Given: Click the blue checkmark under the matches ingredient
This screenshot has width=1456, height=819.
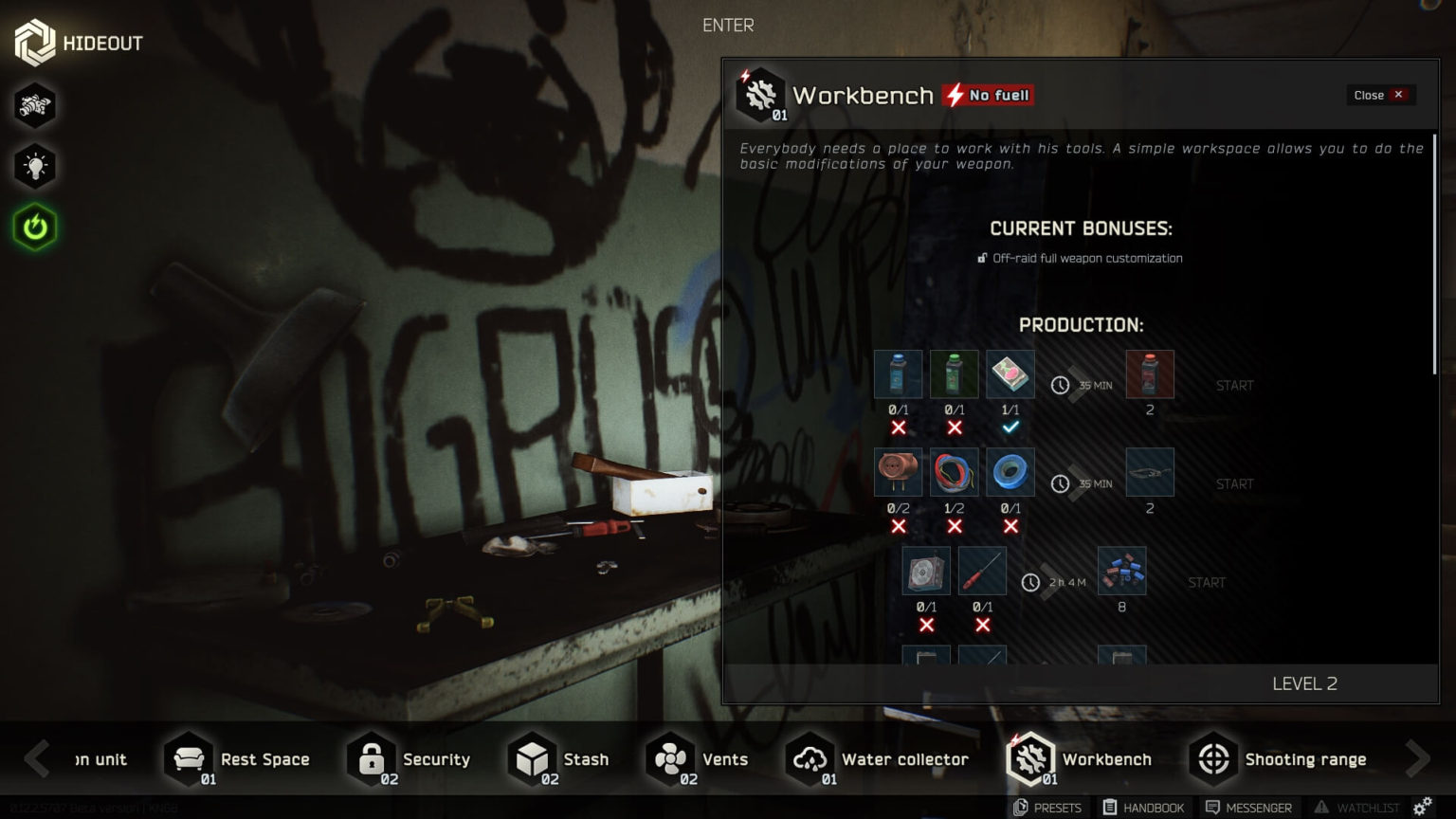Looking at the screenshot, I should tap(1010, 427).
